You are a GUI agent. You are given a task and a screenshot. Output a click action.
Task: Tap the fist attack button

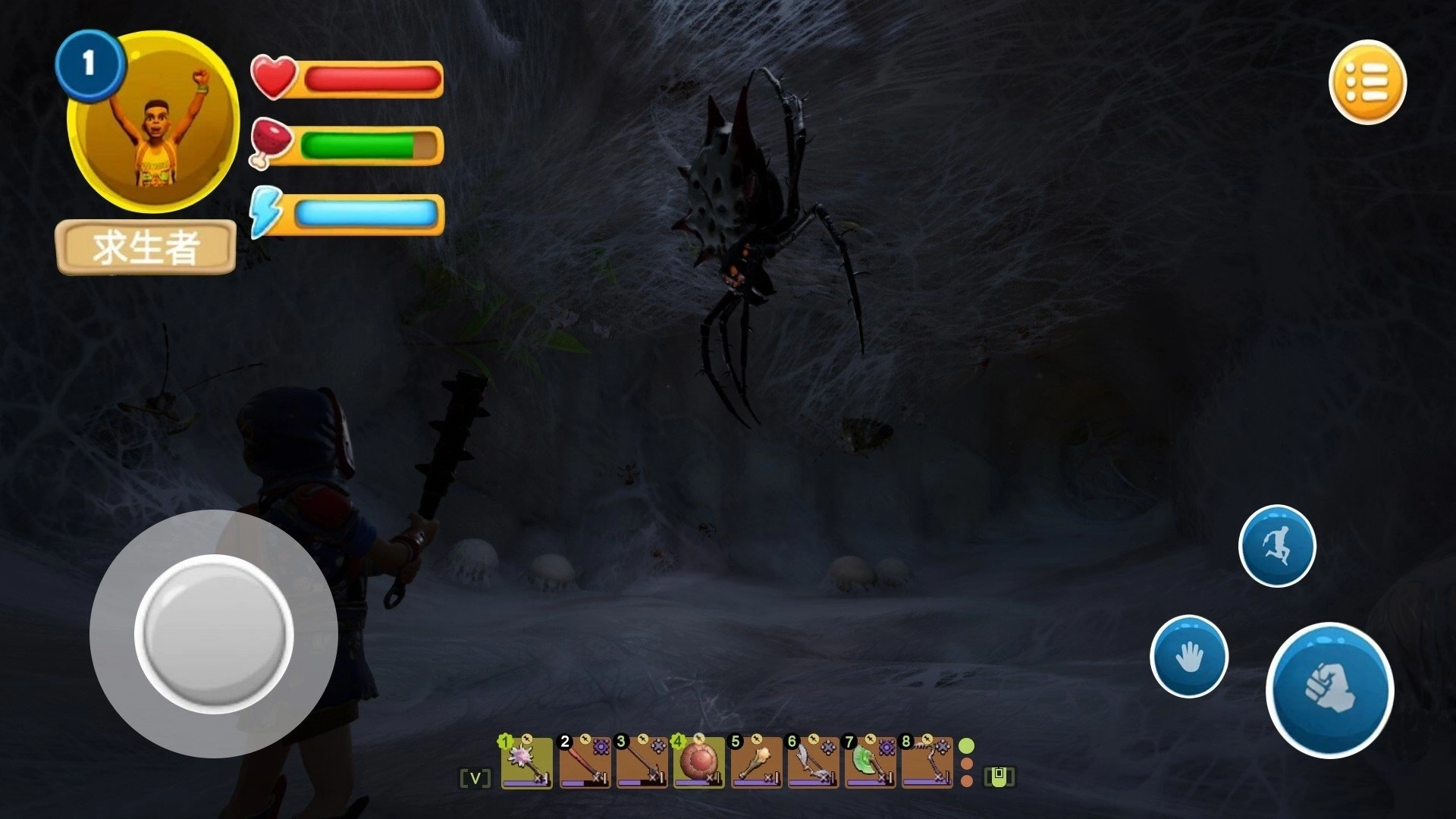[1329, 689]
